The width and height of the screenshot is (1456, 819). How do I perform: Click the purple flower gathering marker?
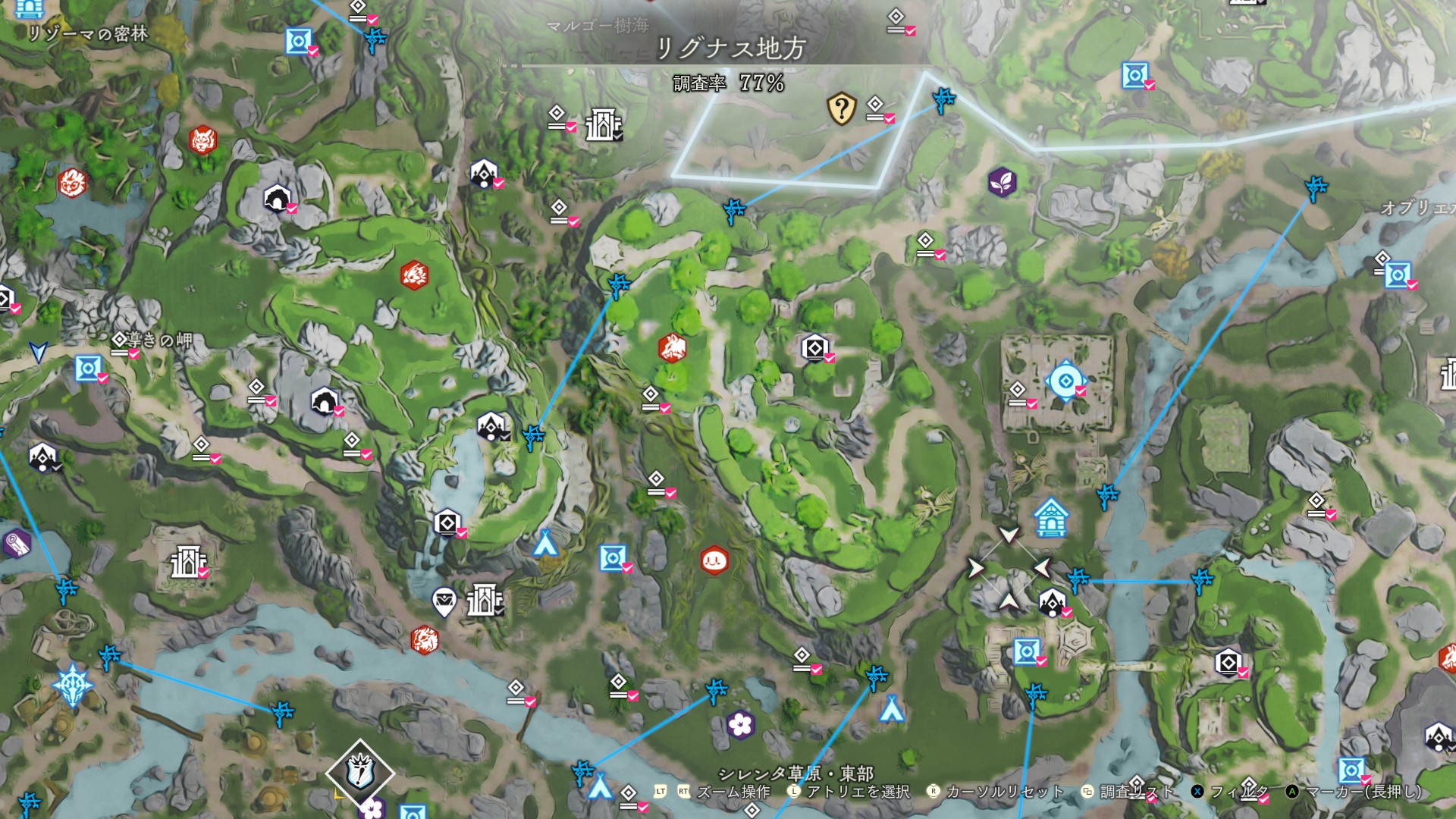(739, 725)
